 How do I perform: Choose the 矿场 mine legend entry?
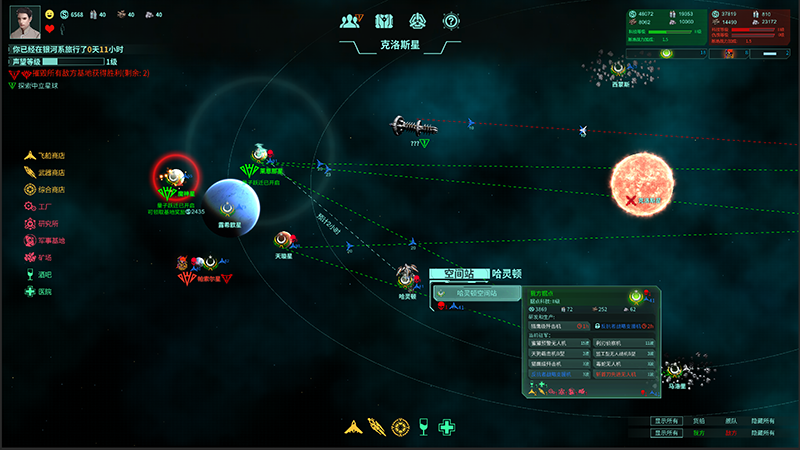[x=44, y=258]
